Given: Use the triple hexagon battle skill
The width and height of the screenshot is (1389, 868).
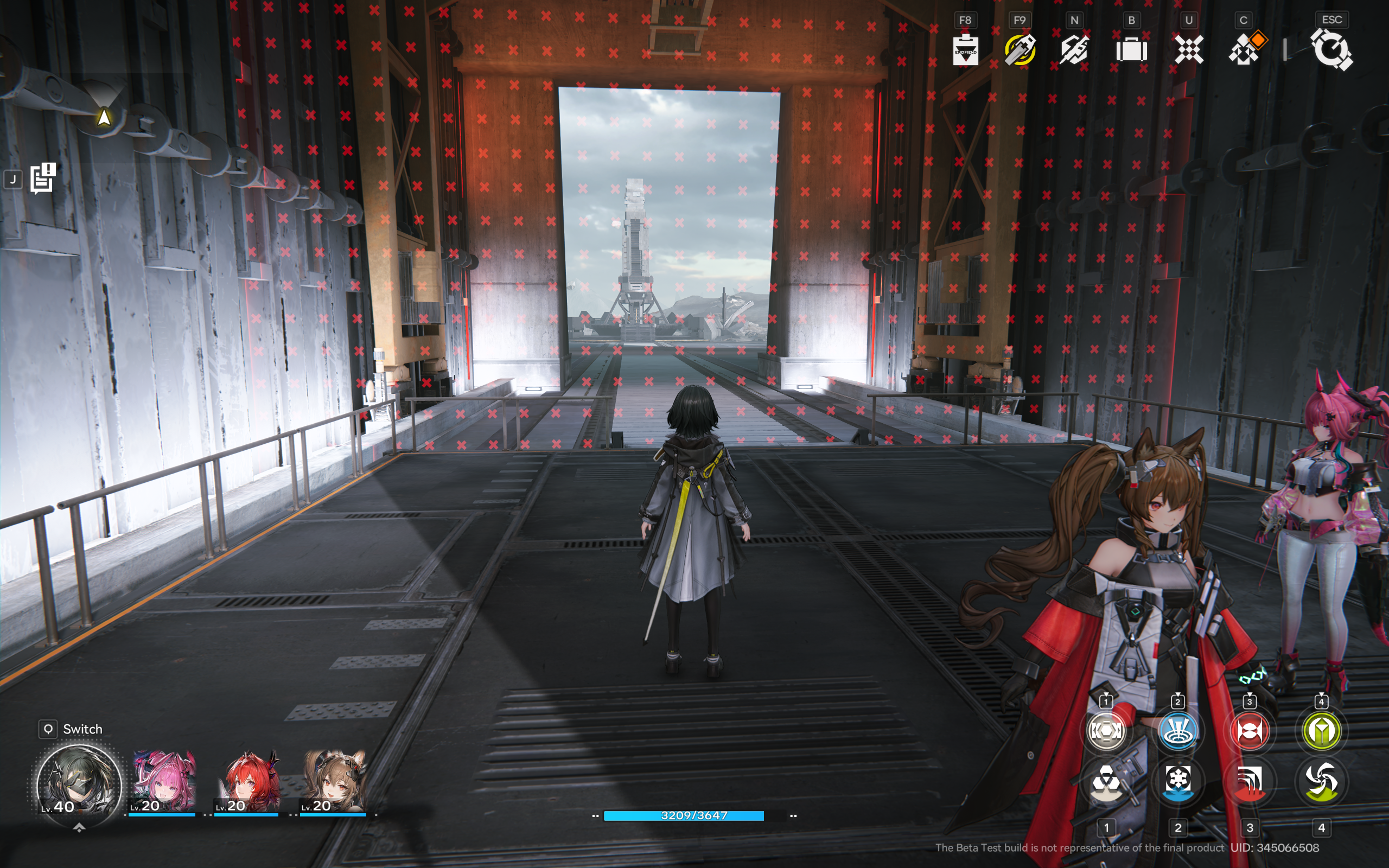Looking at the screenshot, I should click(1106, 782).
